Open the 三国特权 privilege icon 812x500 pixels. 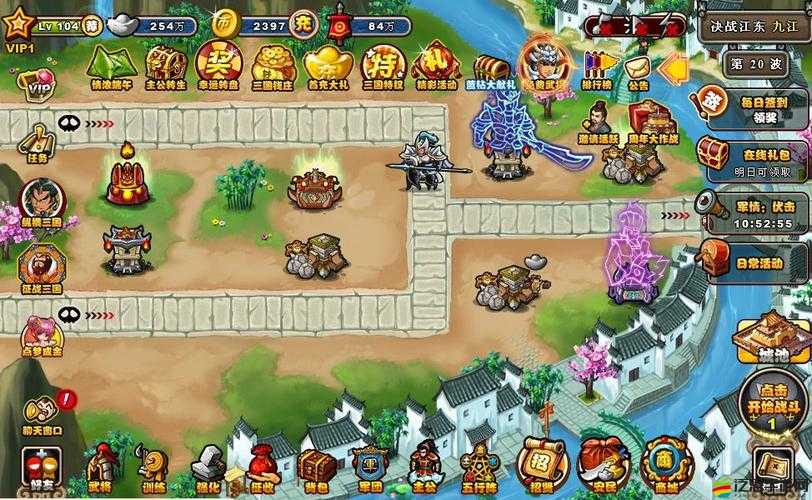382,64
